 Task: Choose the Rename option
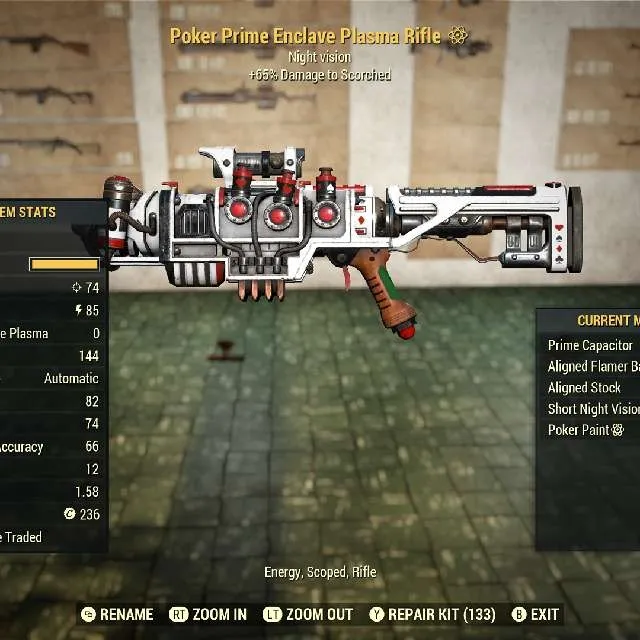(117, 614)
